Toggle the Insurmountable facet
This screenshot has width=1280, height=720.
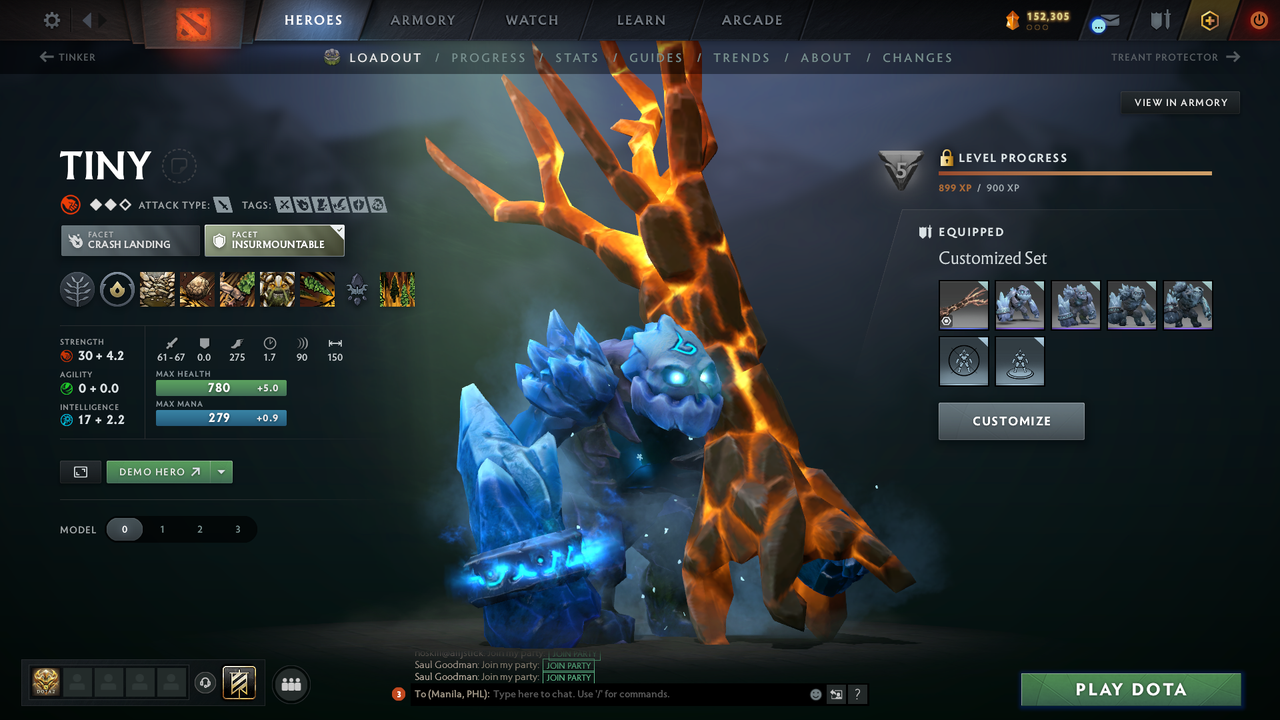pos(274,240)
